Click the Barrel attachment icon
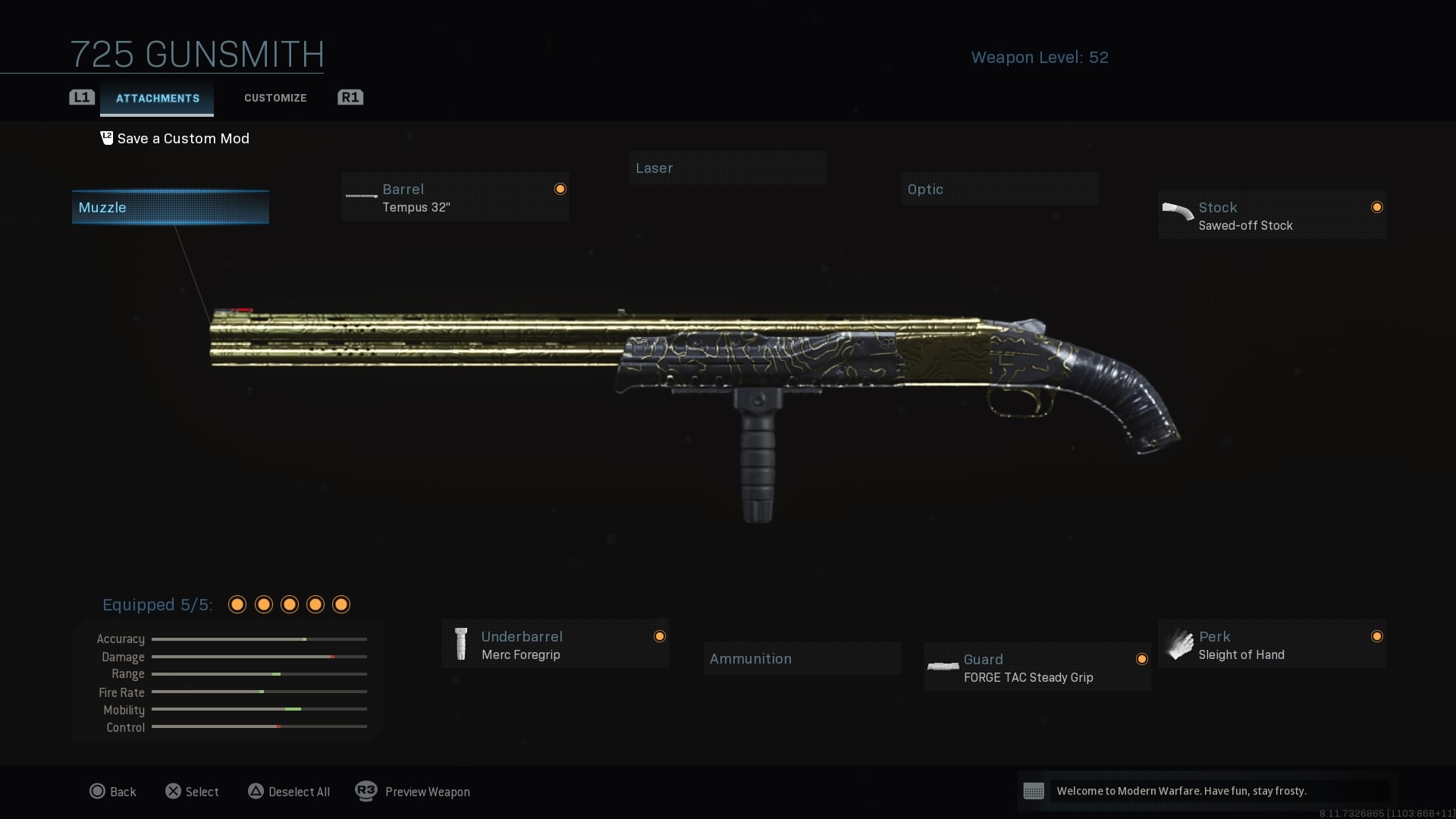The width and height of the screenshot is (1456, 819). [x=362, y=196]
